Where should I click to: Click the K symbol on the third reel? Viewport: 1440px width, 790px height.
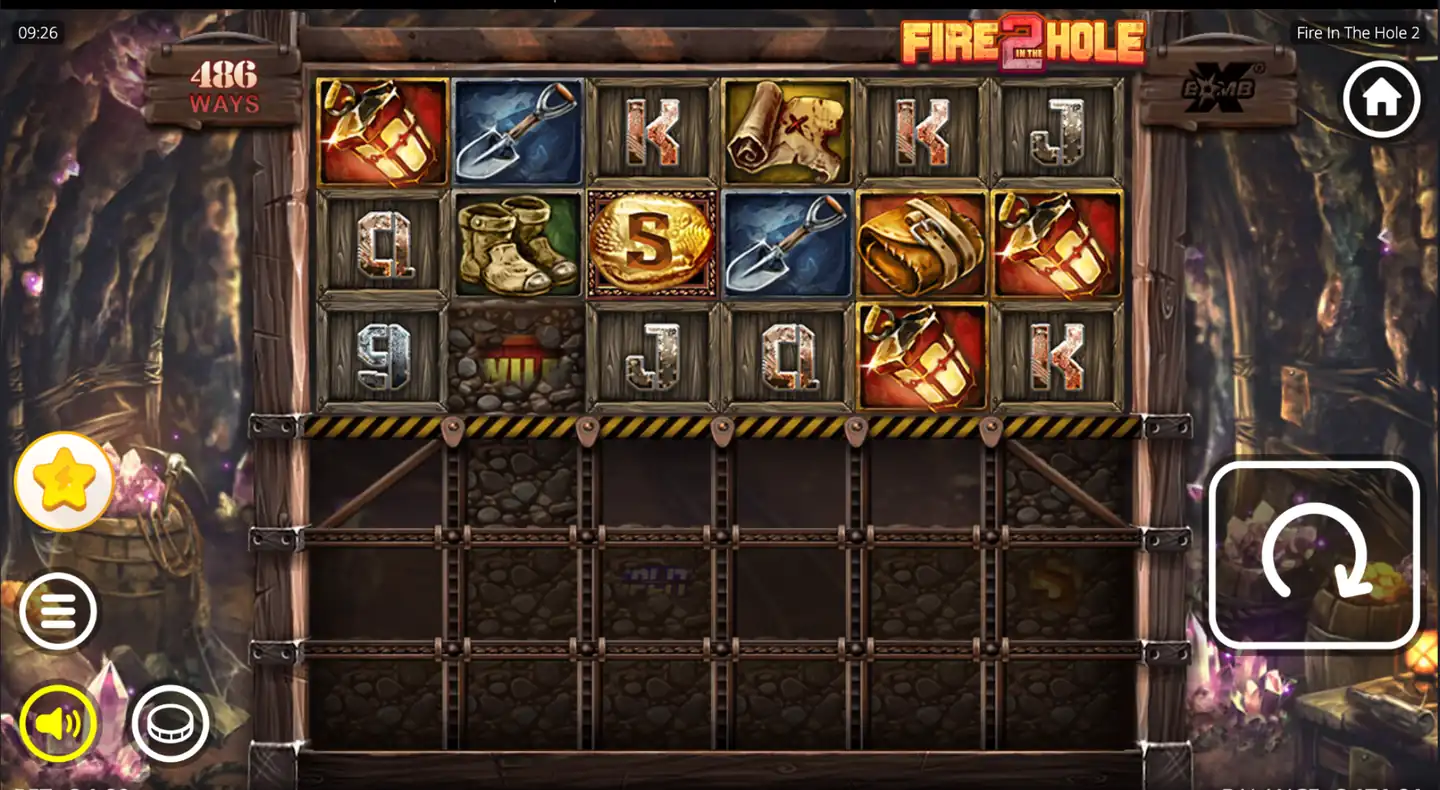pos(650,130)
